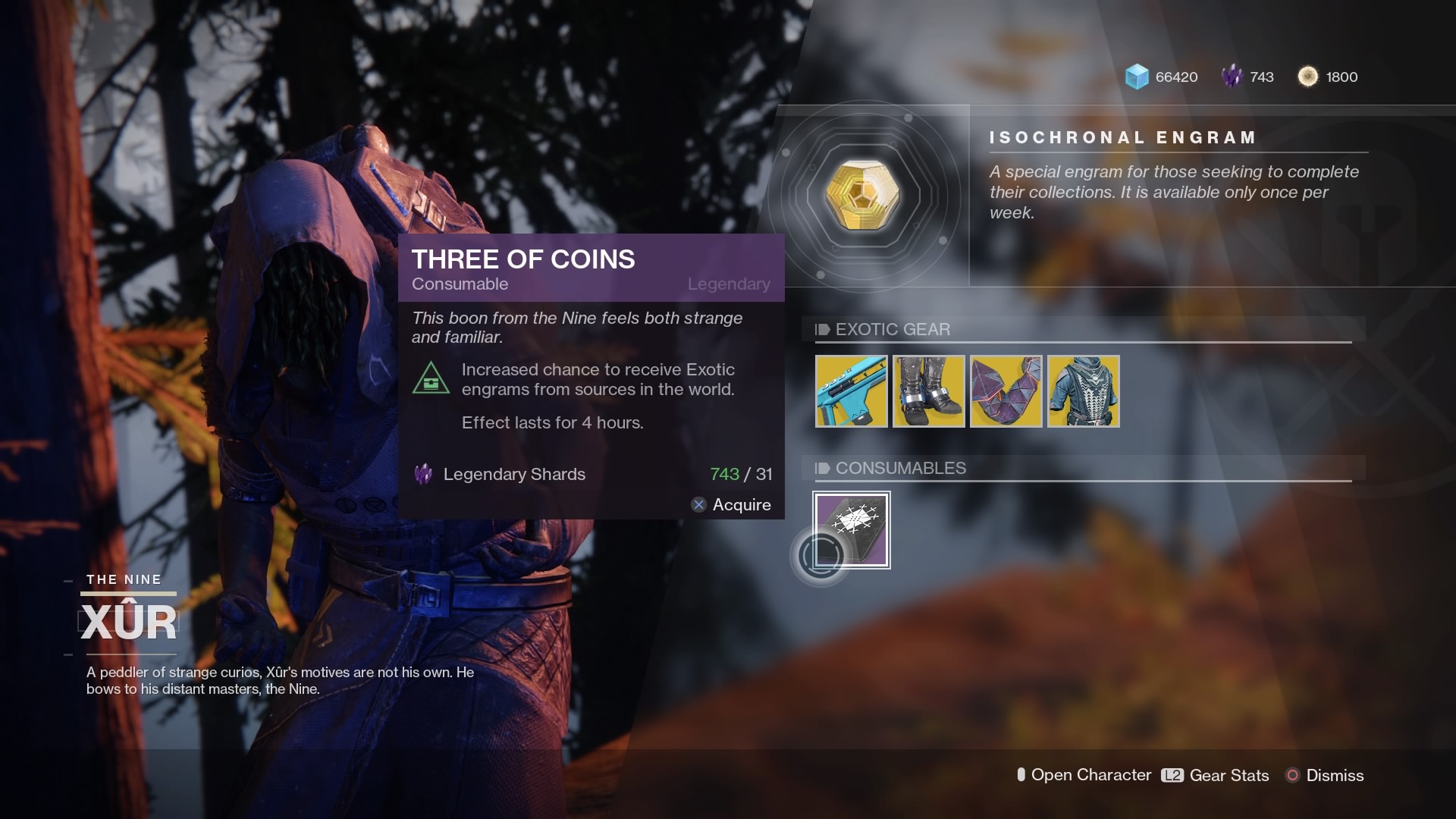The width and height of the screenshot is (1456, 819).
Task: Click the Glimmer currency icon
Action: coord(1135,77)
